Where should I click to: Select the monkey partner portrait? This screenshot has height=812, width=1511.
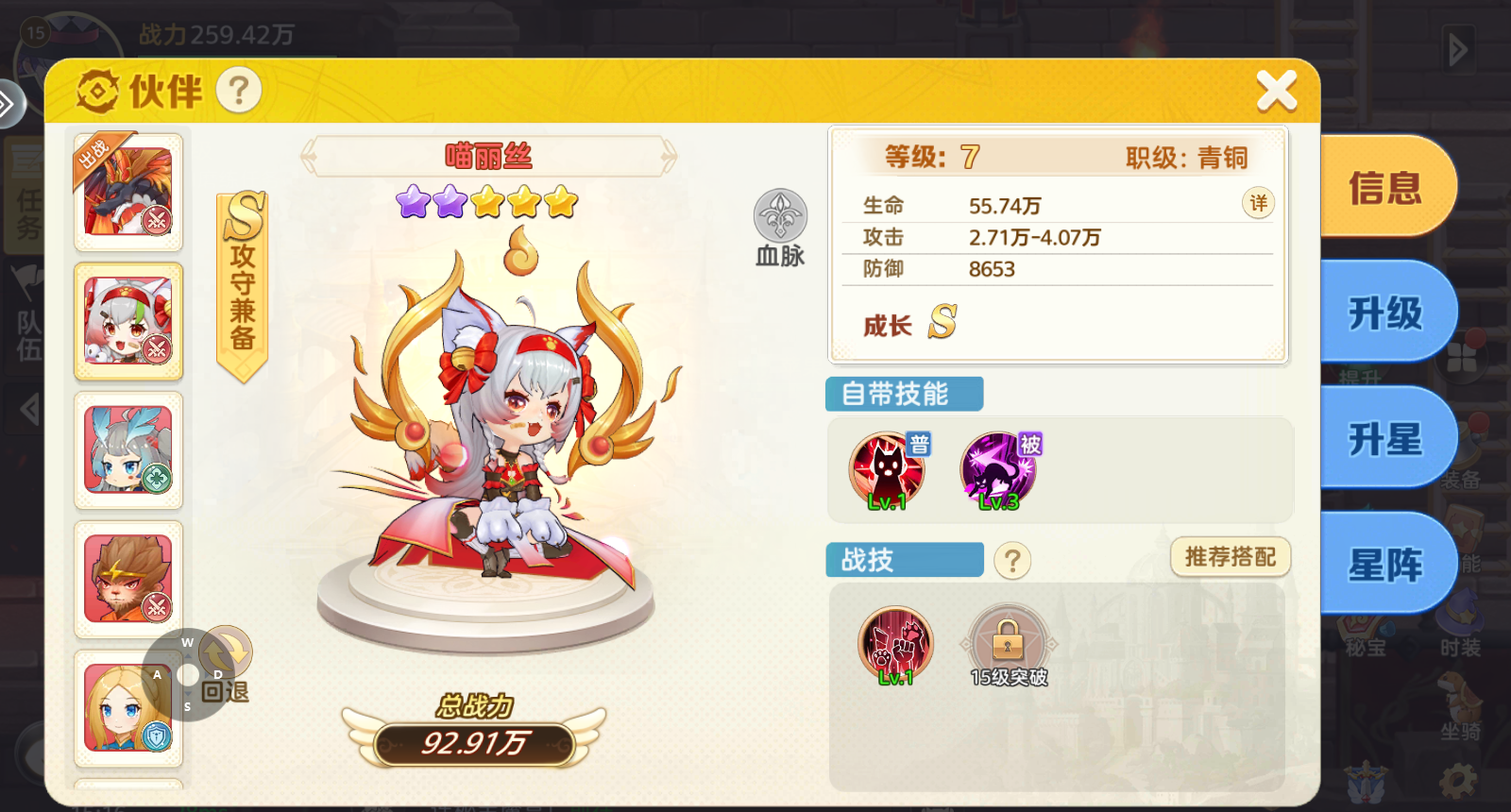pos(127,578)
